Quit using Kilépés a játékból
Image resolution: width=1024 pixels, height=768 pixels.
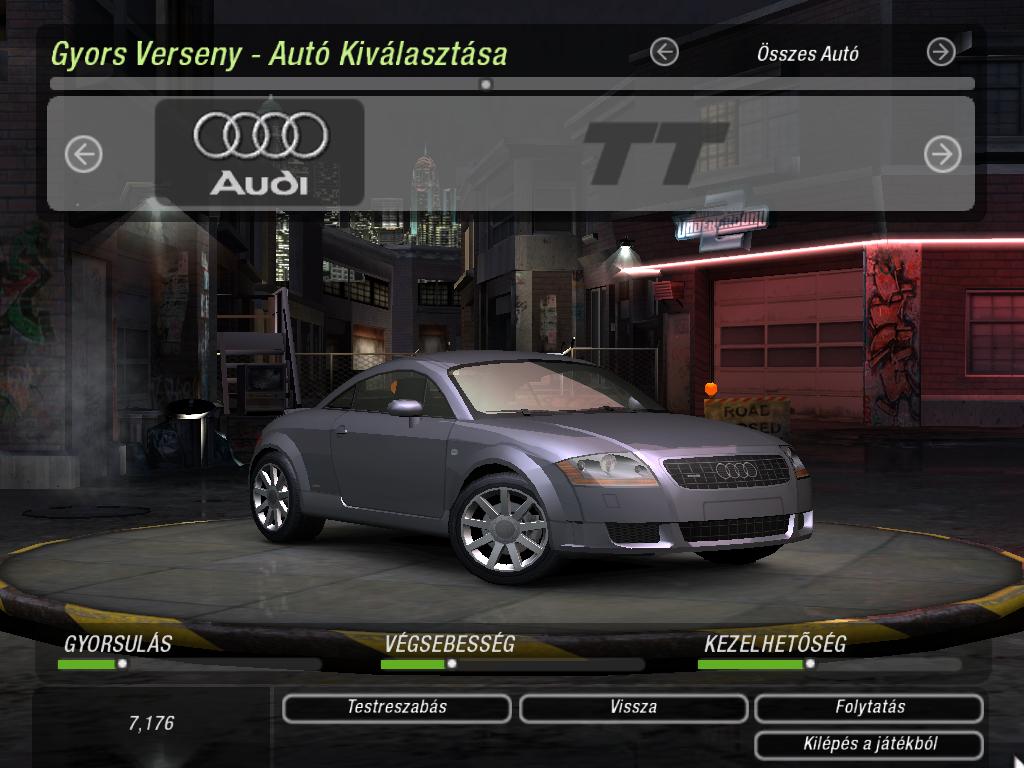(869, 745)
